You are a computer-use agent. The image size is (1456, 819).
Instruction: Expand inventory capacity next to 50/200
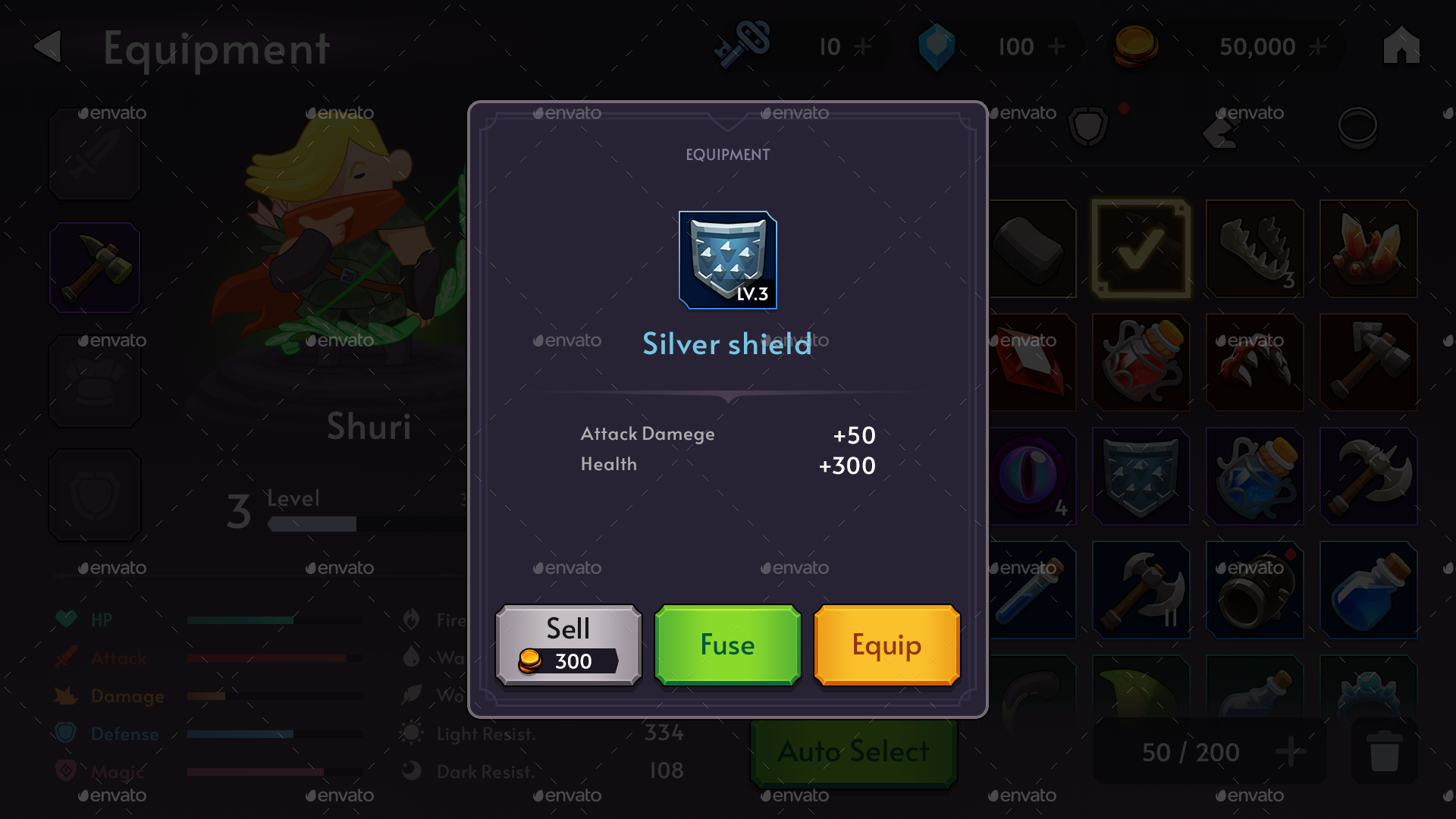click(x=1291, y=752)
